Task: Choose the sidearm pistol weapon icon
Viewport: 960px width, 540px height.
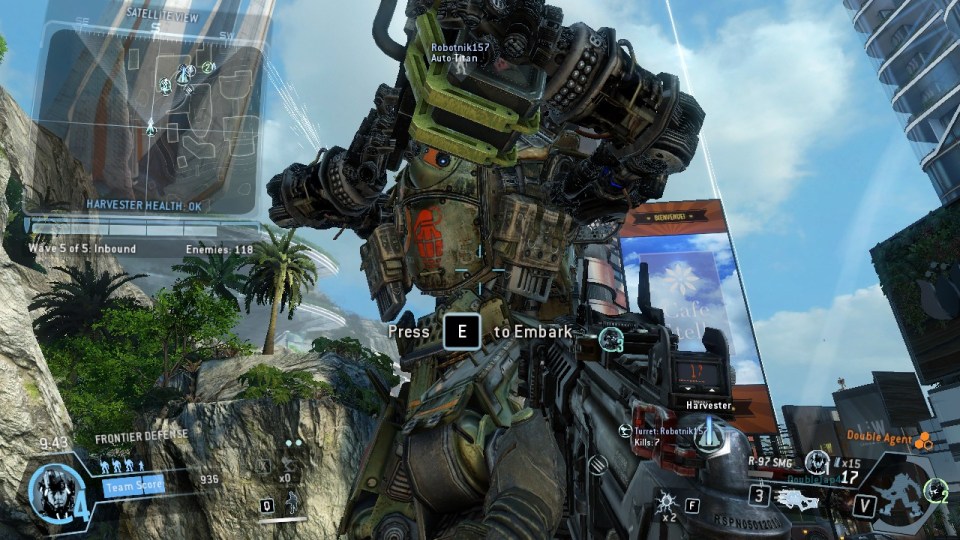Action: (795, 497)
